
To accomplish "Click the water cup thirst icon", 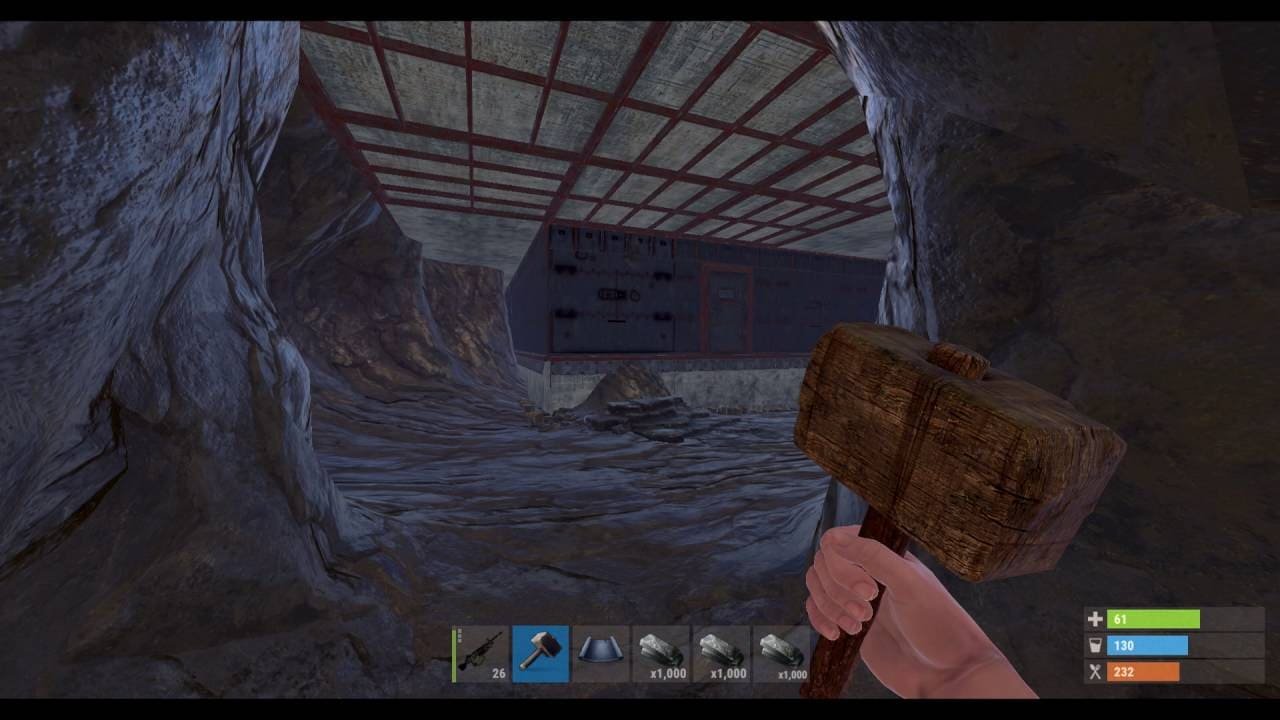I will (1095, 644).
